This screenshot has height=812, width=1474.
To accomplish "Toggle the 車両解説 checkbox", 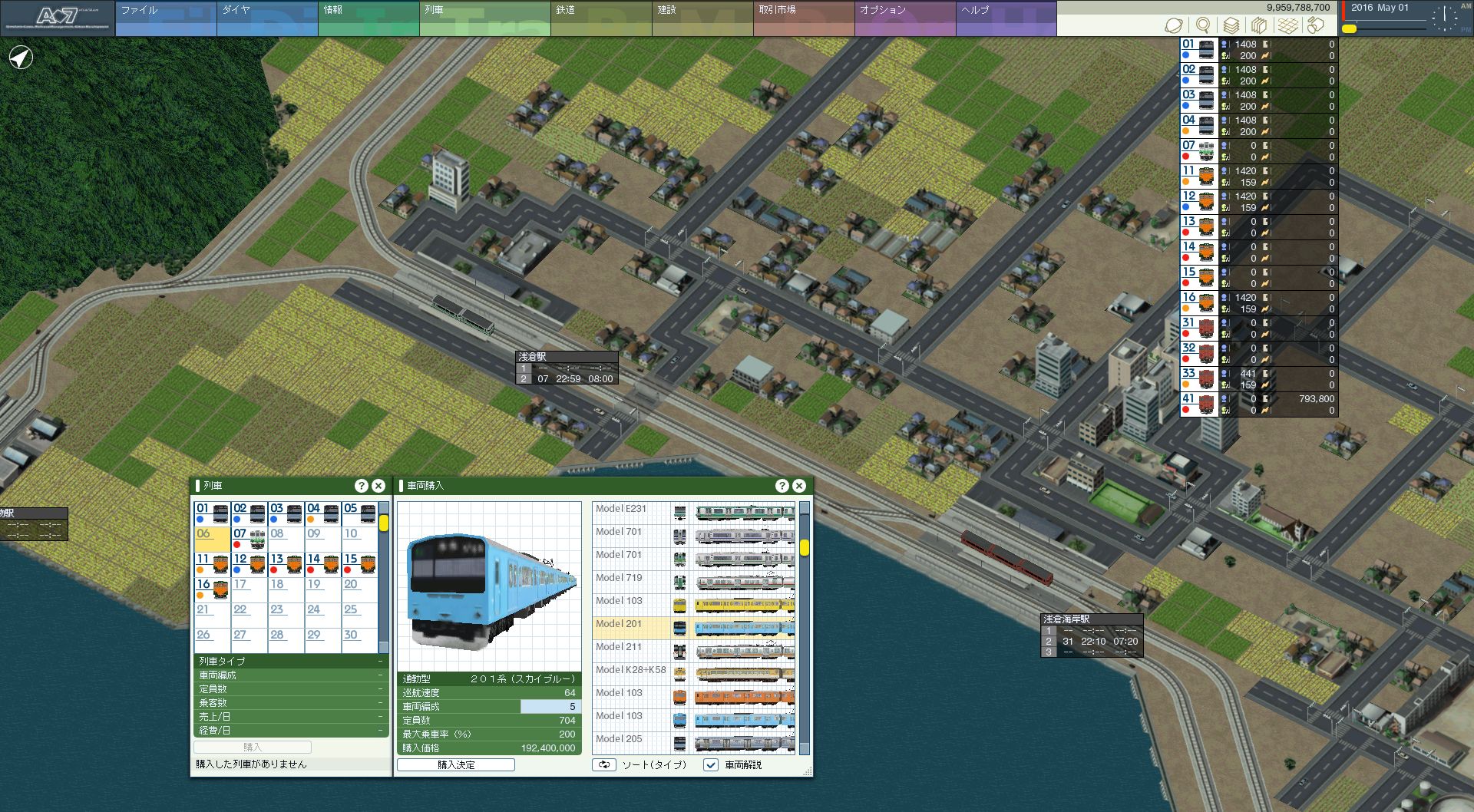I will coord(711,765).
